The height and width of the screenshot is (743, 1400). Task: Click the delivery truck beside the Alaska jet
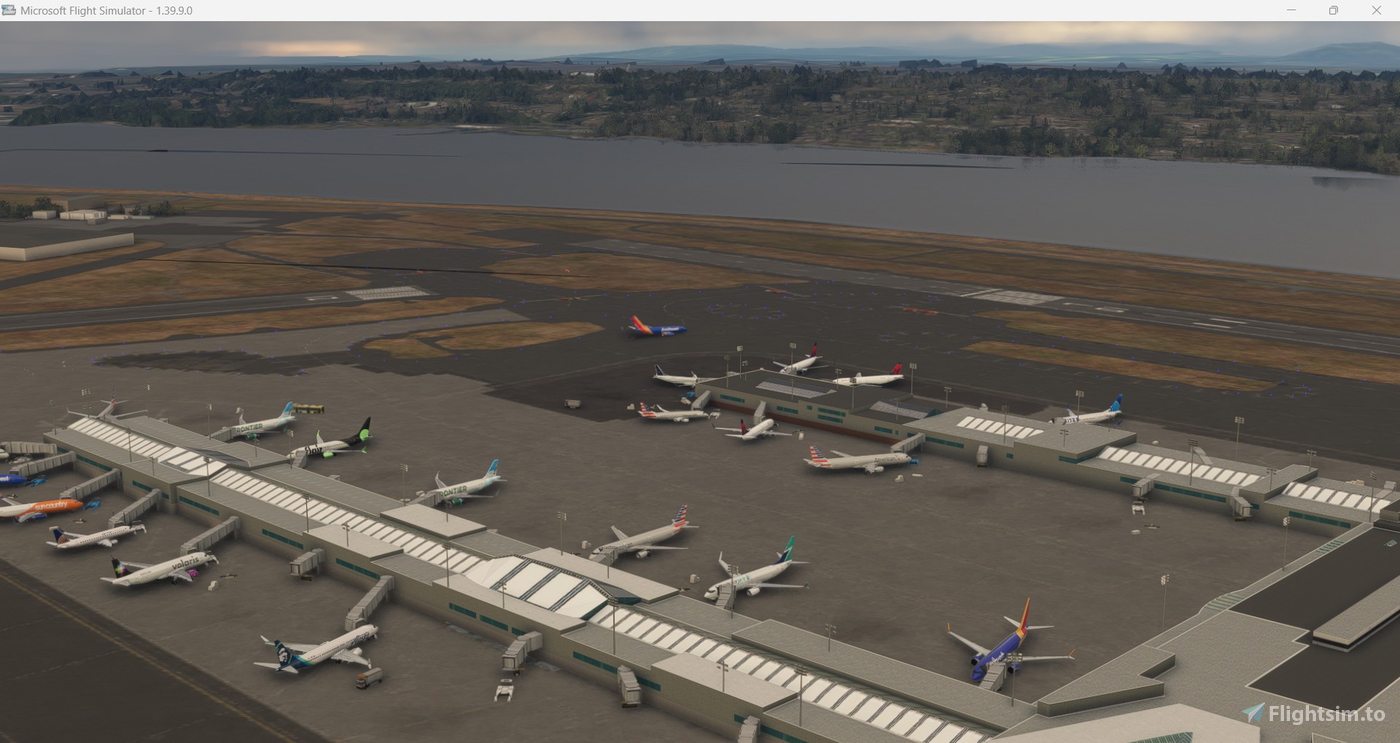370,676
